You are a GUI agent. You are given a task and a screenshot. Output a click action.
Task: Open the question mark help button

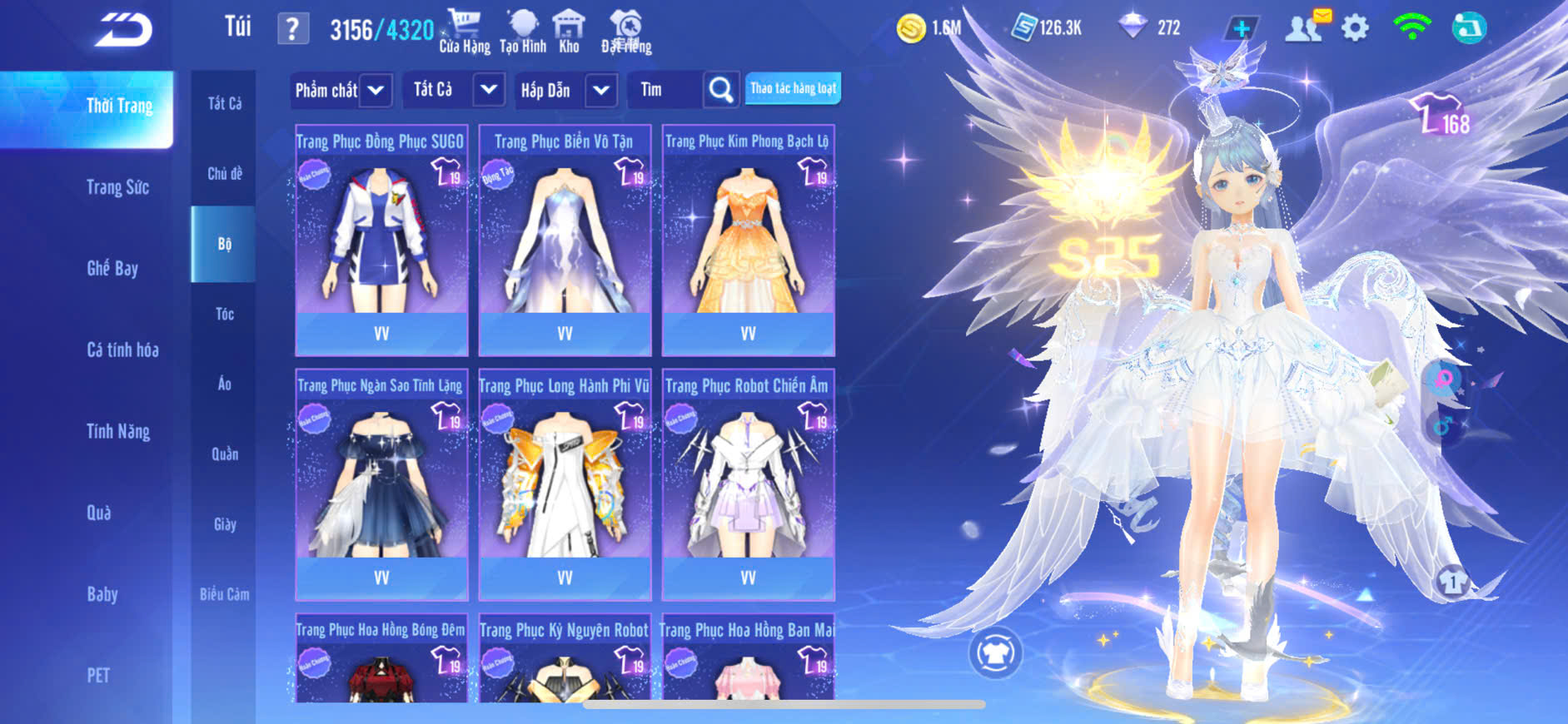[292, 29]
